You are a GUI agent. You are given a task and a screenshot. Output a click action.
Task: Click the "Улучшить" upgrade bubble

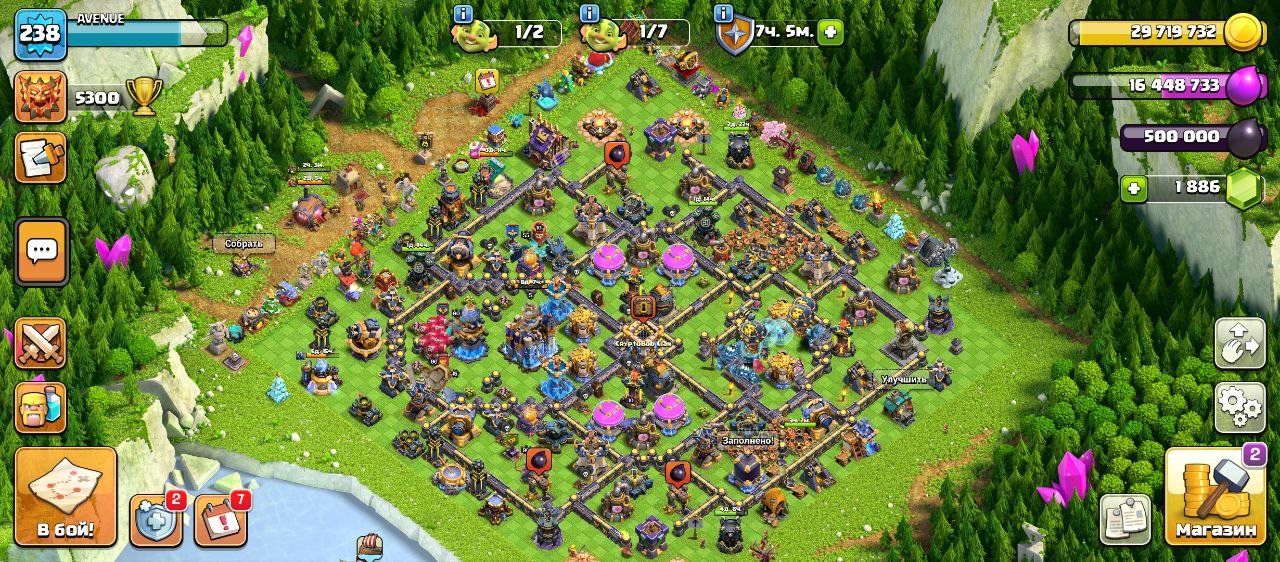coord(905,380)
